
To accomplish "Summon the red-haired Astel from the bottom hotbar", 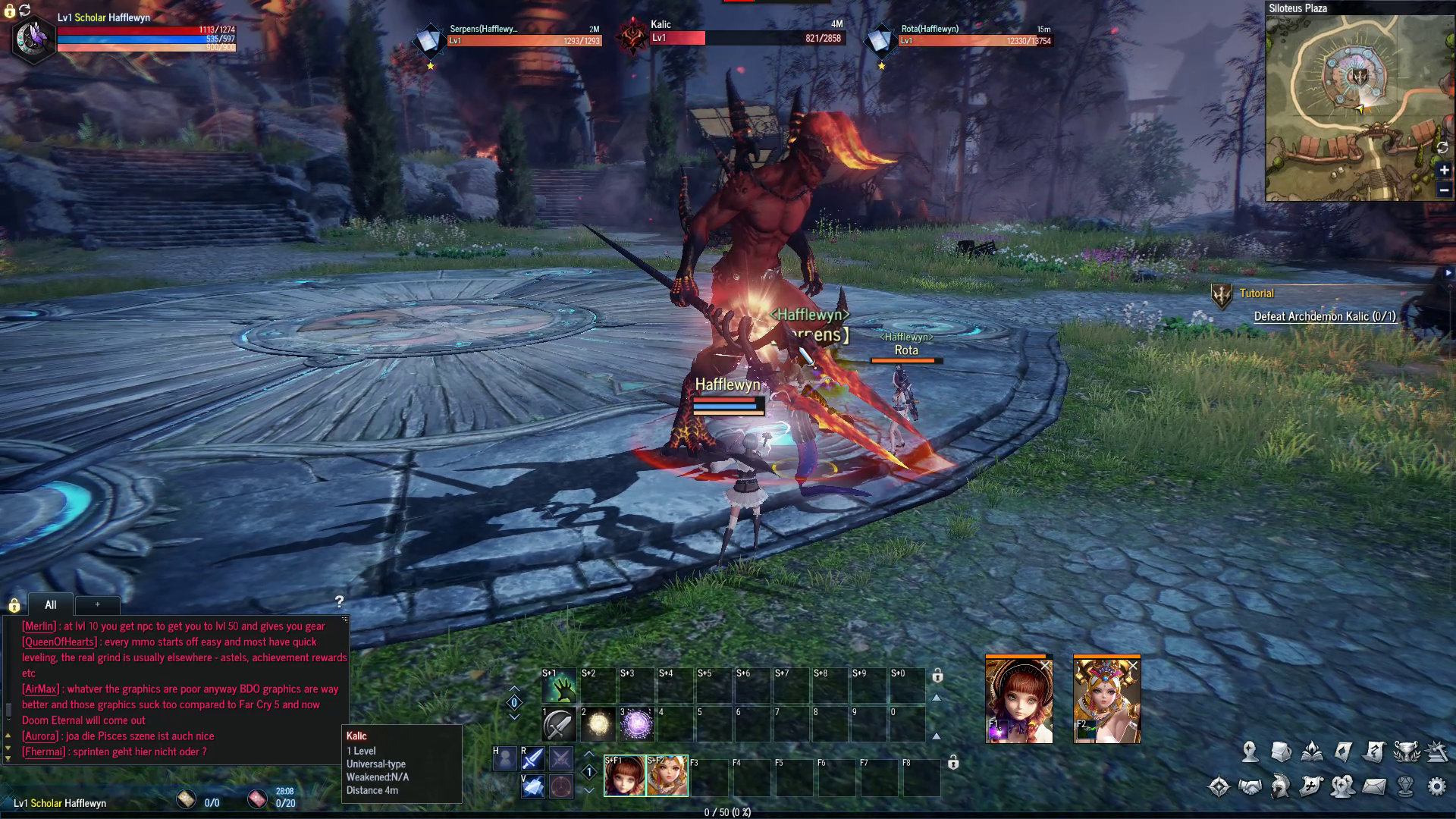I will [625, 776].
